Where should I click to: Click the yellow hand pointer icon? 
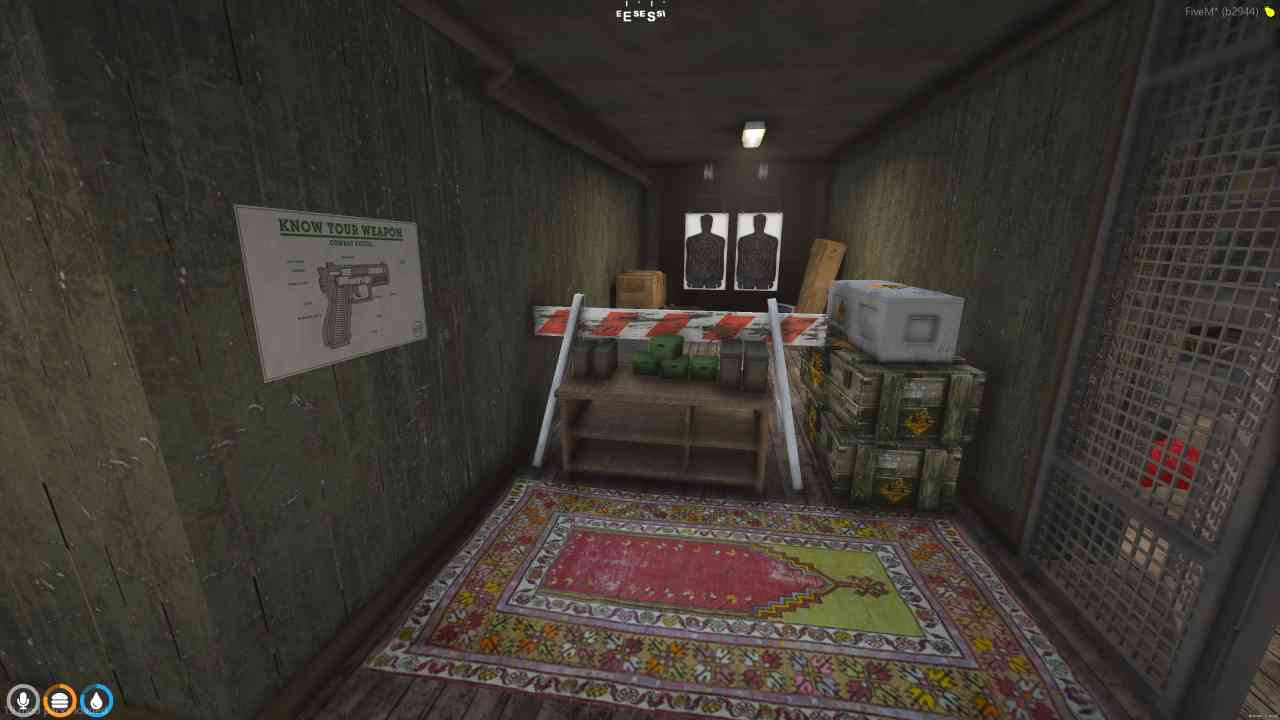click(x=1267, y=12)
